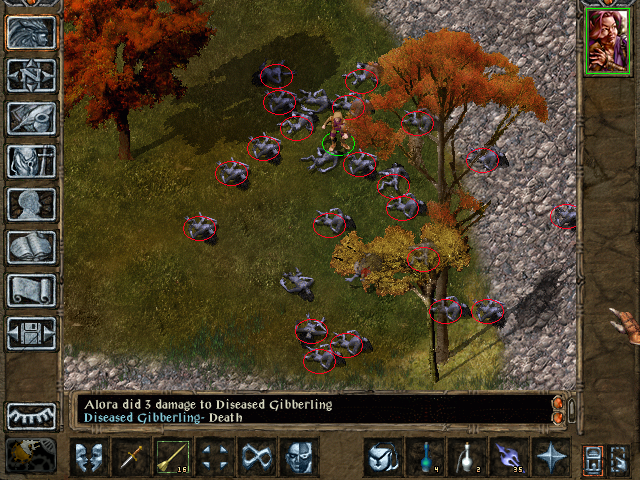Select the sword weapon slot
Image resolution: width=640 pixels, height=480 pixels.
pos(131,457)
